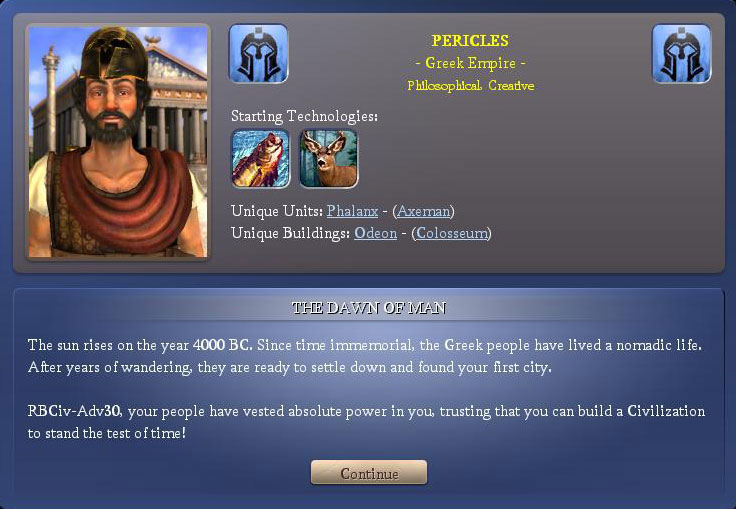Image resolution: width=736 pixels, height=509 pixels.
Task: Select the Fishing starting technology icon
Action: (x=260, y=158)
